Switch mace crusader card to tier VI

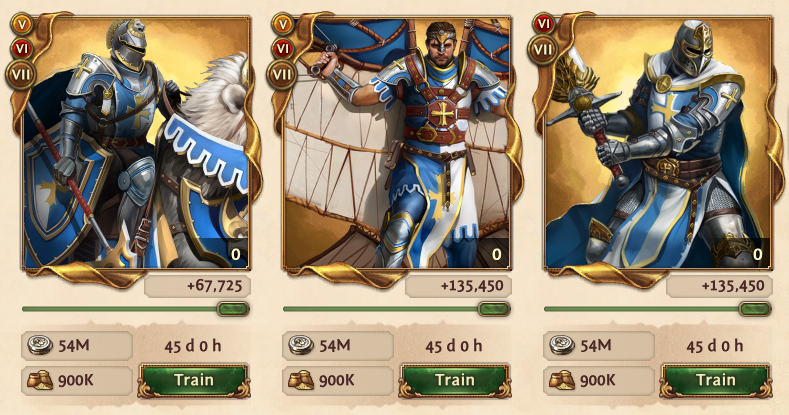[x=543, y=23]
